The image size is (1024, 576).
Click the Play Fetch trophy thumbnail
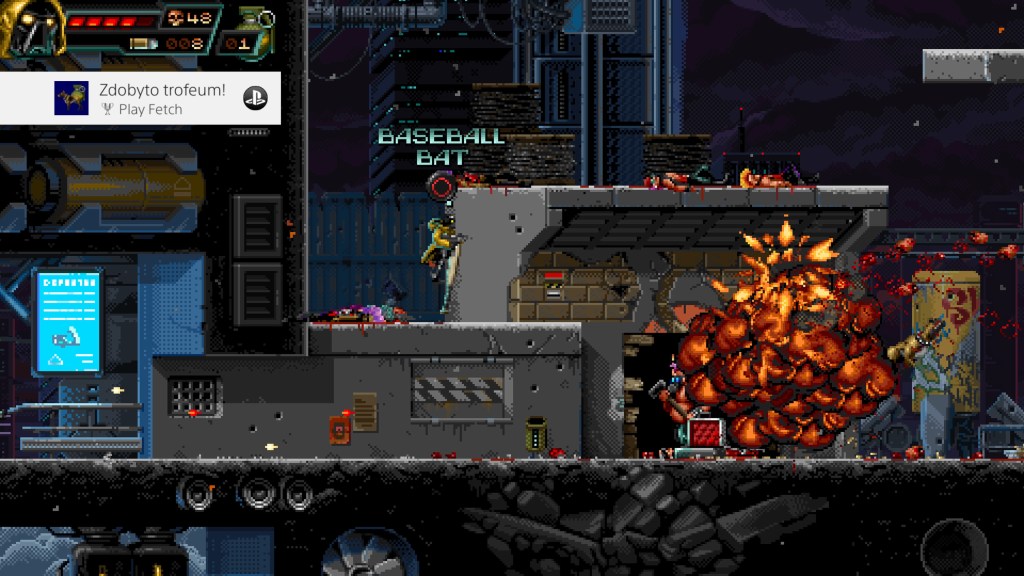[71, 98]
